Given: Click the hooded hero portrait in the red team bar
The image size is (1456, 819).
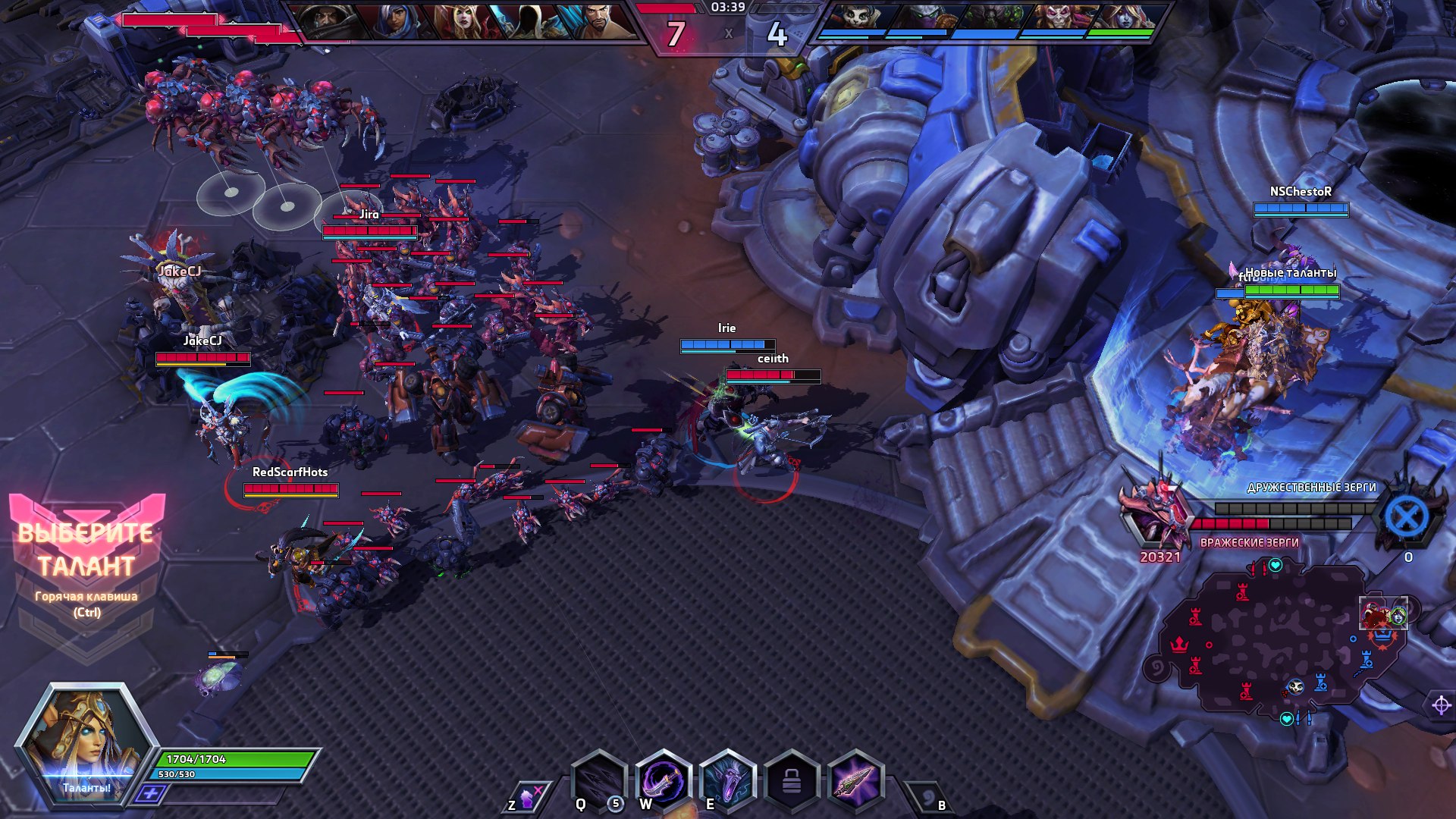Looking at the screenshot, I should click(x=529, y=20).
